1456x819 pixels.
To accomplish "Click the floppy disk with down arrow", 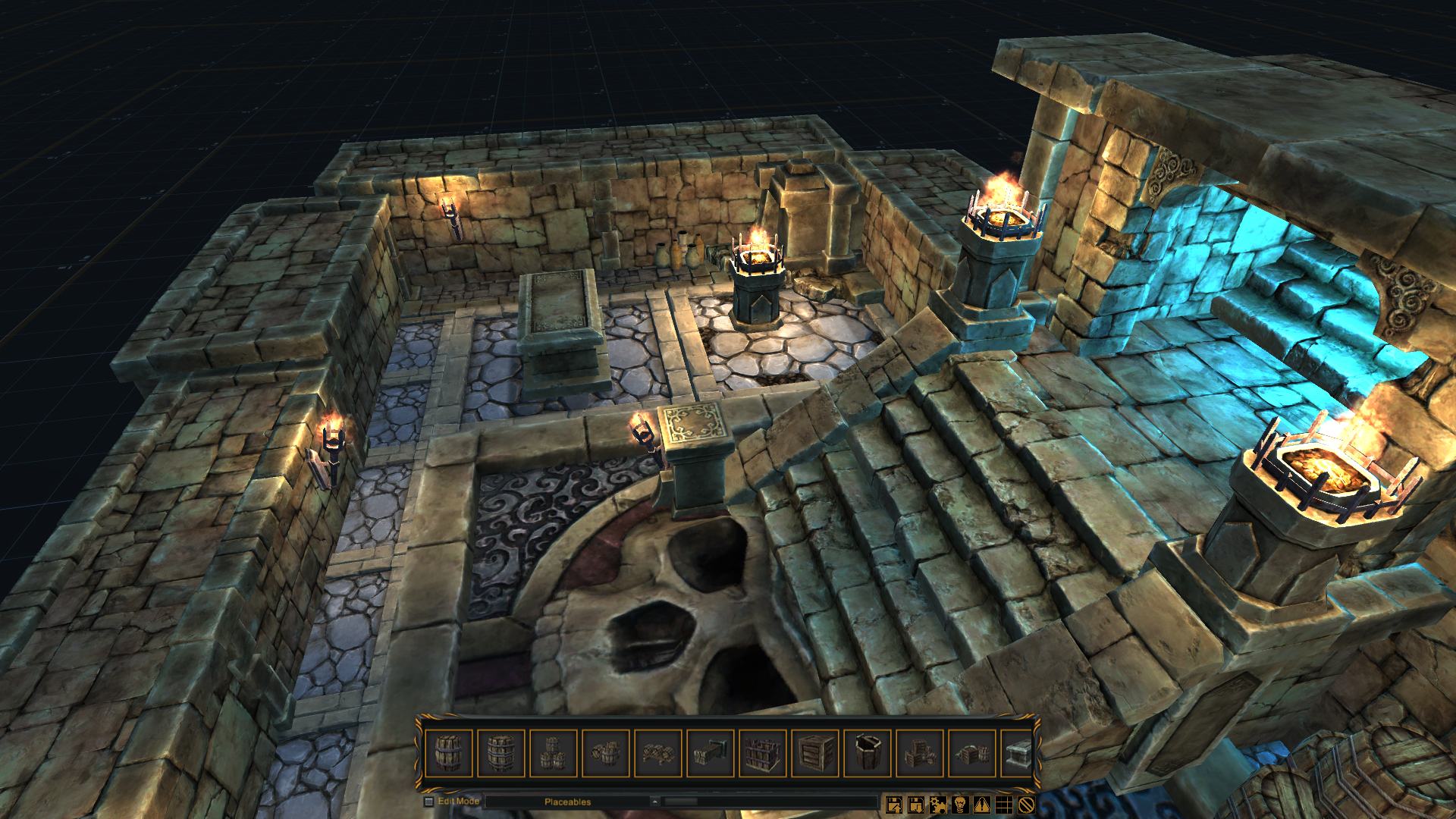I will click(x=917, y=804).
